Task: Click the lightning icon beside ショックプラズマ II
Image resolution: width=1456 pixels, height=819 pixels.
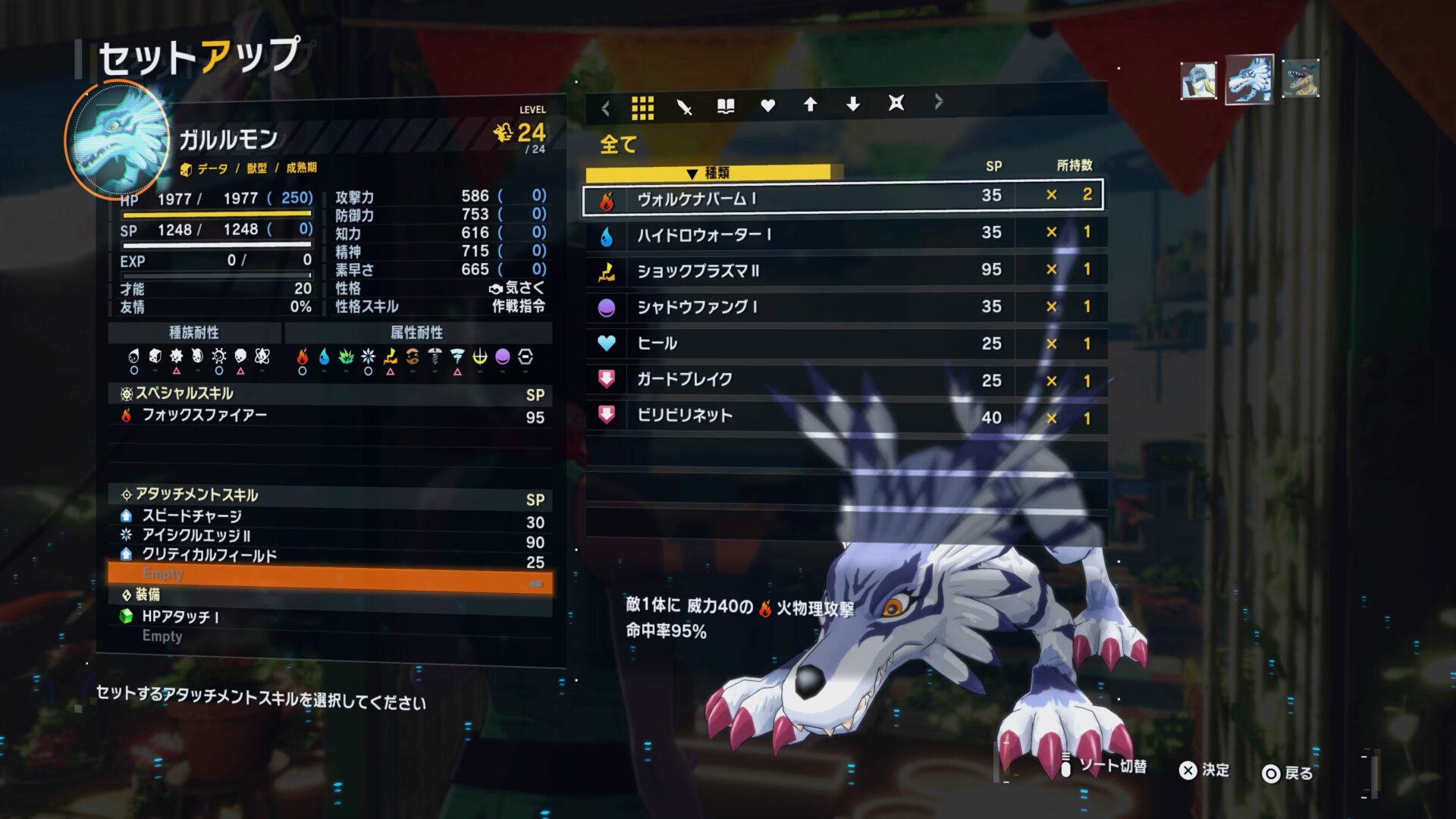Action: (606, 271)
